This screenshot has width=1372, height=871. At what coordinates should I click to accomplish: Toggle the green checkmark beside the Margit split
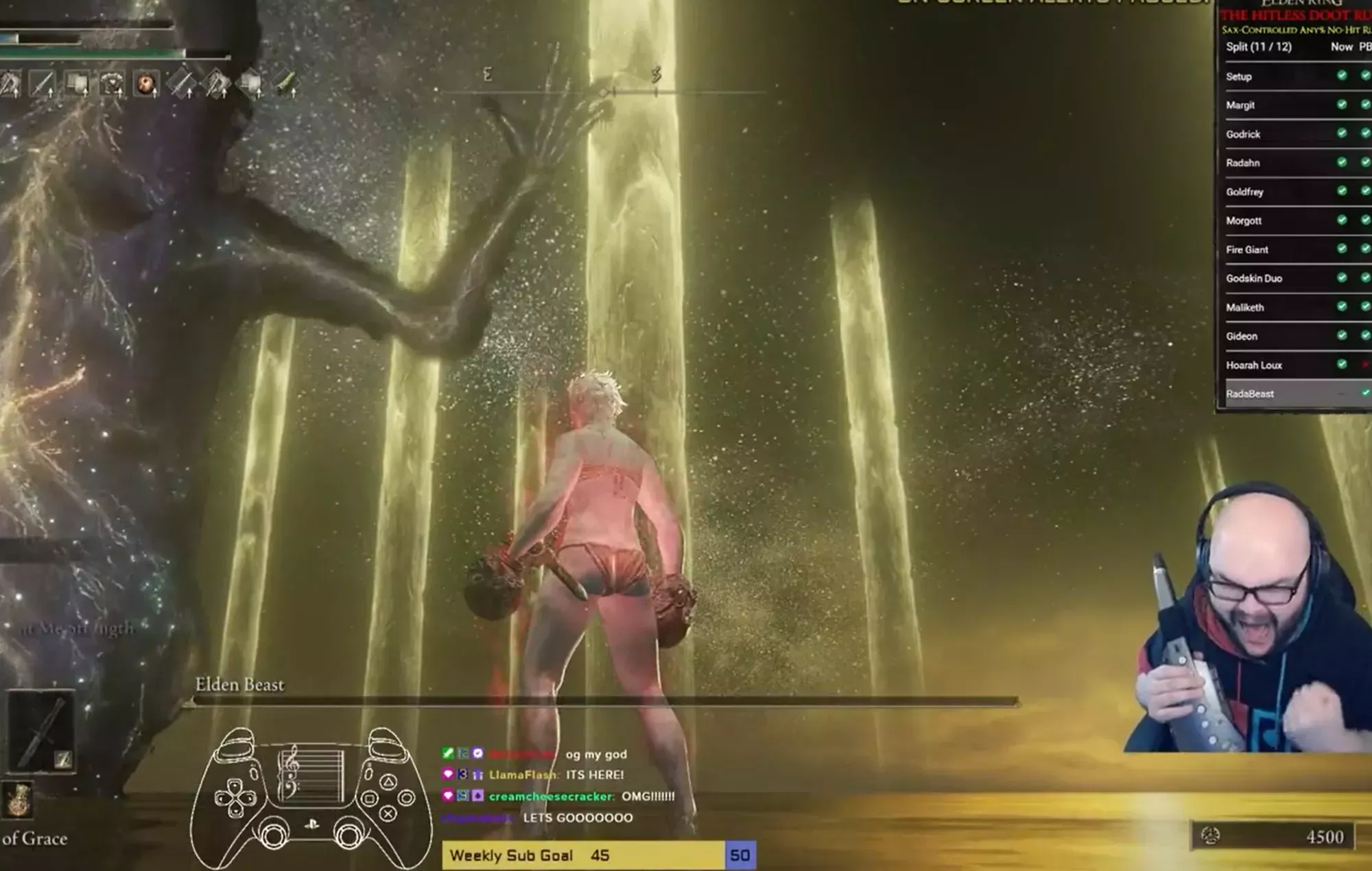(x=1343, y=105)
